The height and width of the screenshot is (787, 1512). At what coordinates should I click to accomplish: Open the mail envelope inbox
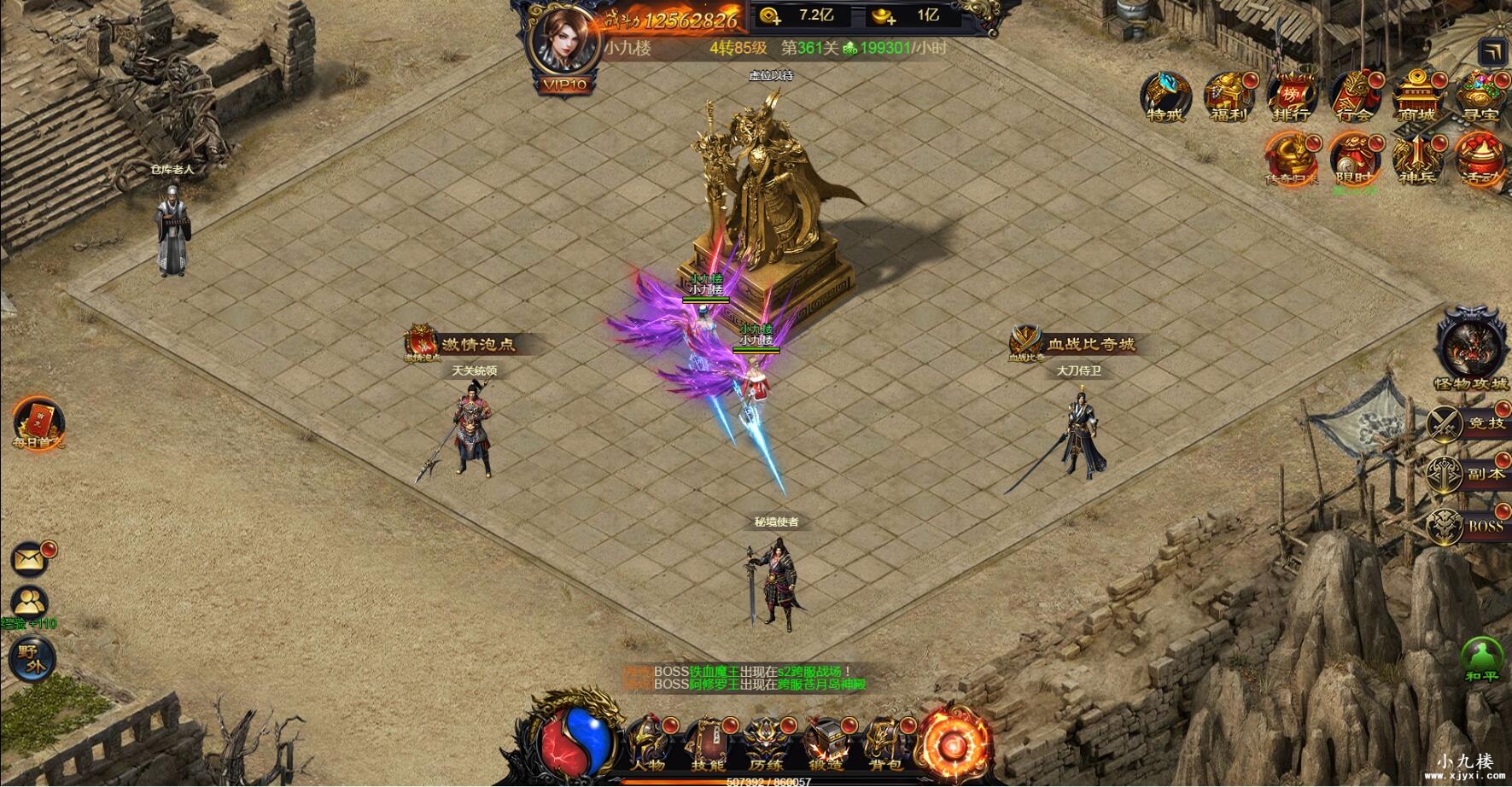pos(30,559)
